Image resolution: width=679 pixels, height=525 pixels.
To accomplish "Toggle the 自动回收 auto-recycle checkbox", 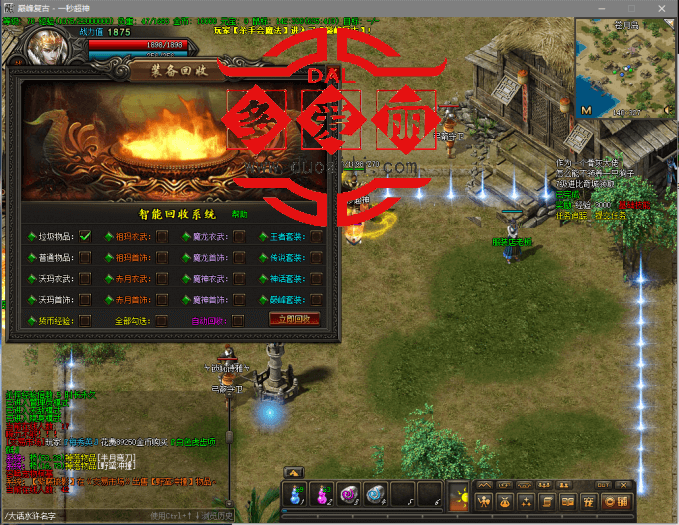I will pyautogui.click(x=240, y=320).
